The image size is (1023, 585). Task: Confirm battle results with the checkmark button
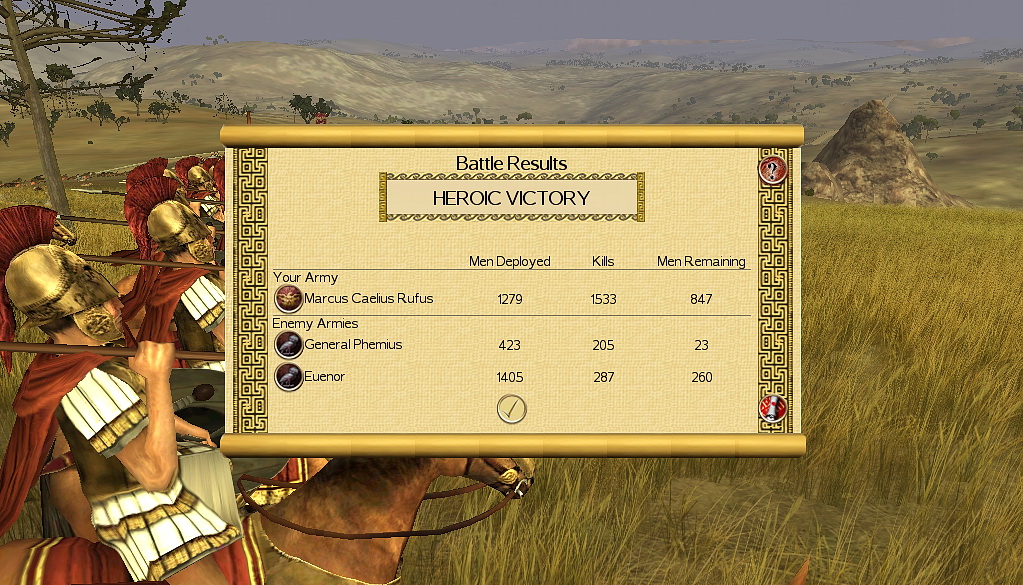click(511, 408)
